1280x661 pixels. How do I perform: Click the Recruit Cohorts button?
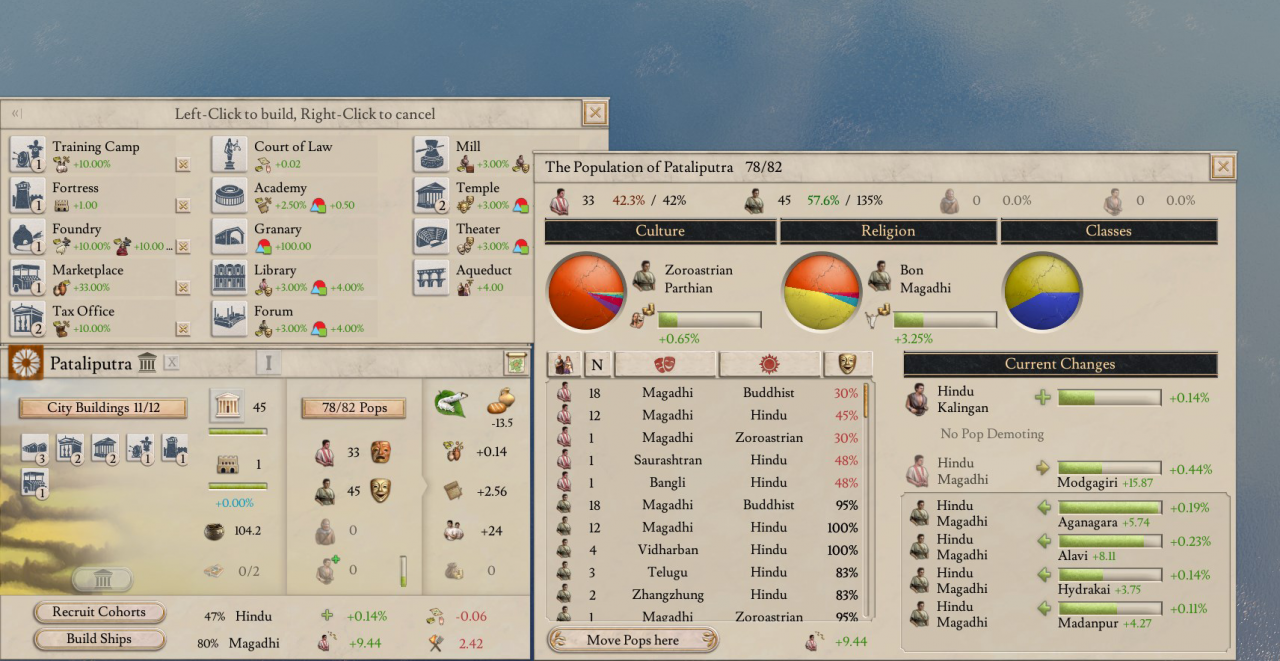coord(99,612)
